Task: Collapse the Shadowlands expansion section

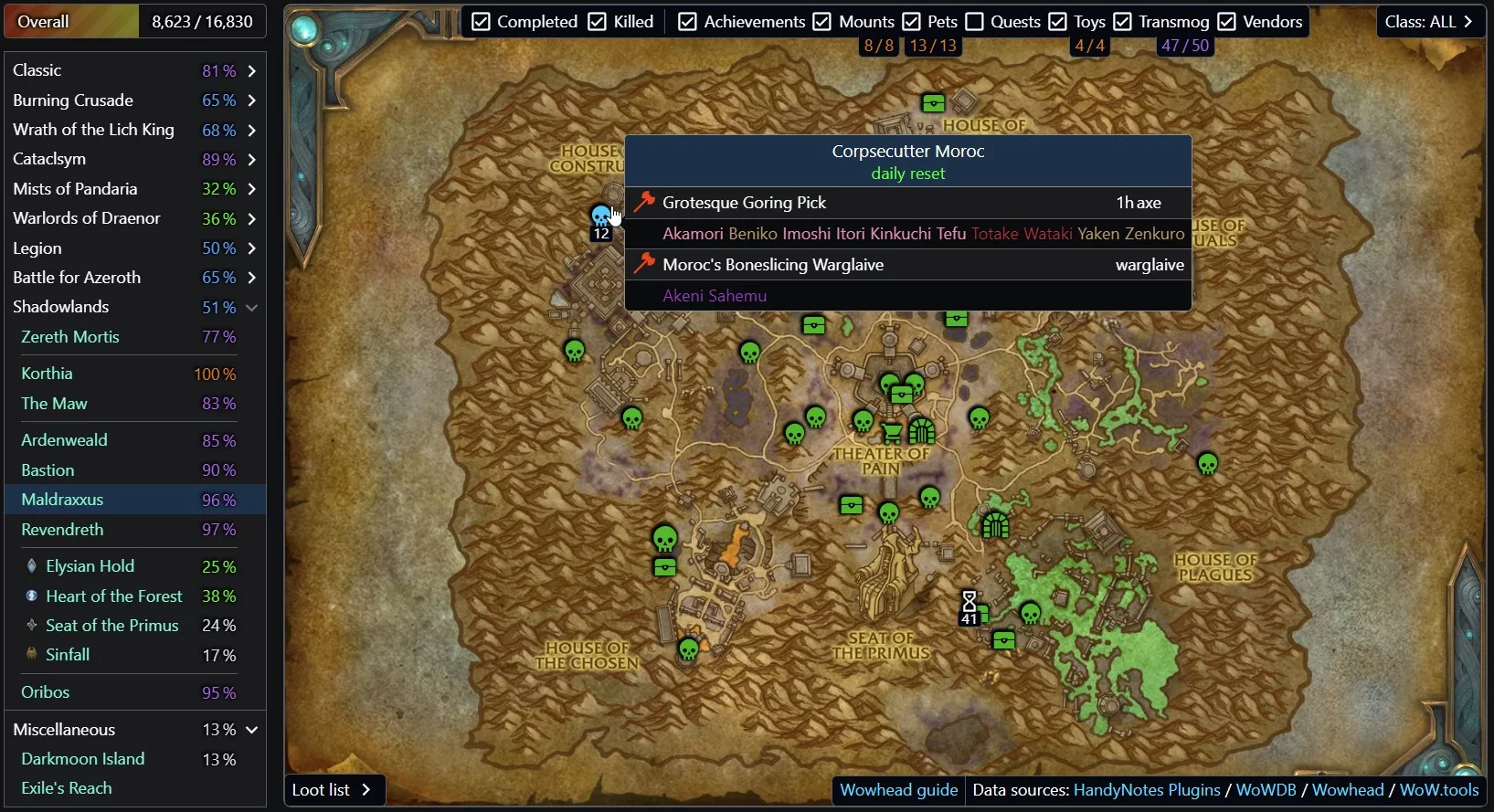Action: (251, 308)
